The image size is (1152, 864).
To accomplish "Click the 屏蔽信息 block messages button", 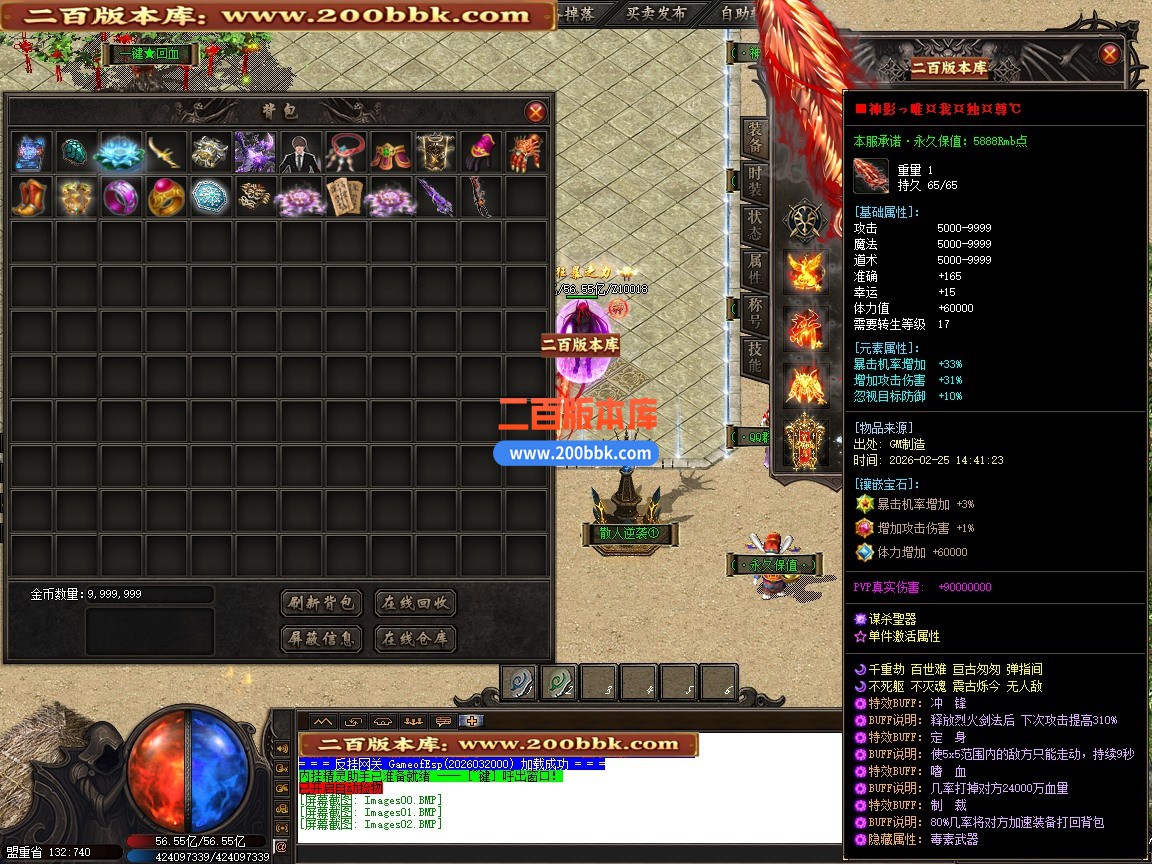I will (x=321, y=638).
